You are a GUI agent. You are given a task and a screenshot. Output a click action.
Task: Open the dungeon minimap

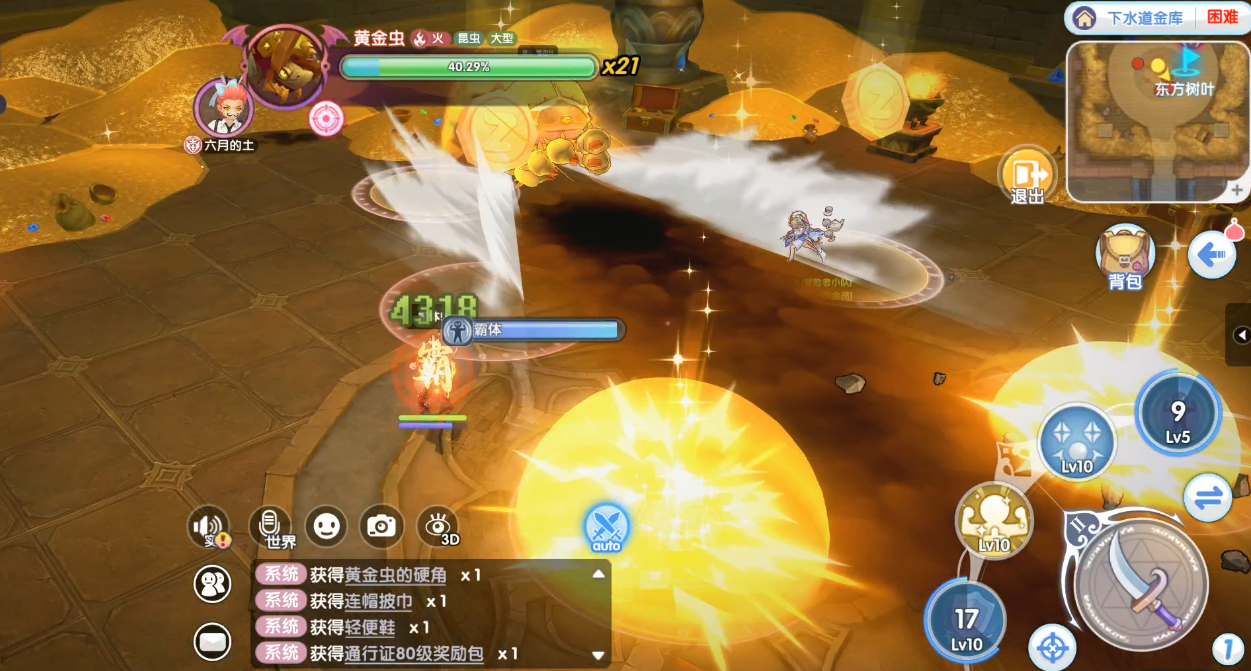pos(1157,120)
